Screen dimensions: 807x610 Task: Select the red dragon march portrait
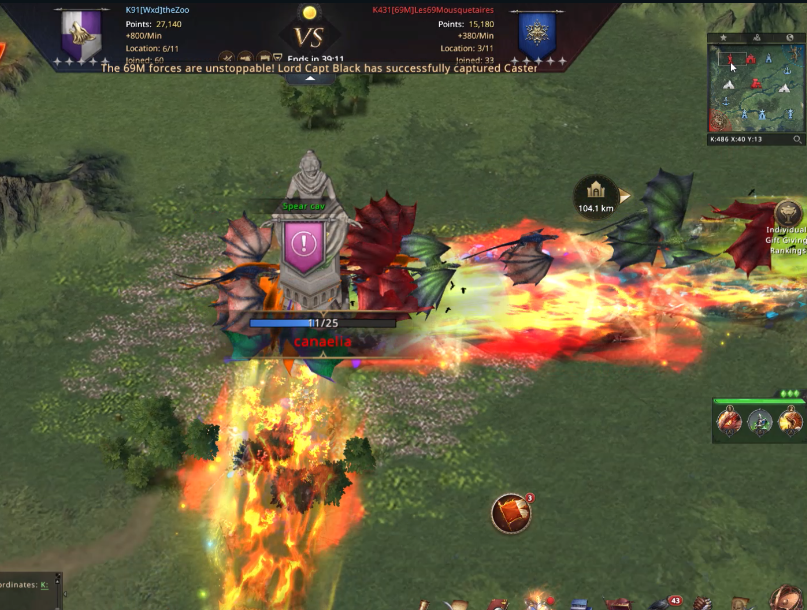tap(731, 423)
